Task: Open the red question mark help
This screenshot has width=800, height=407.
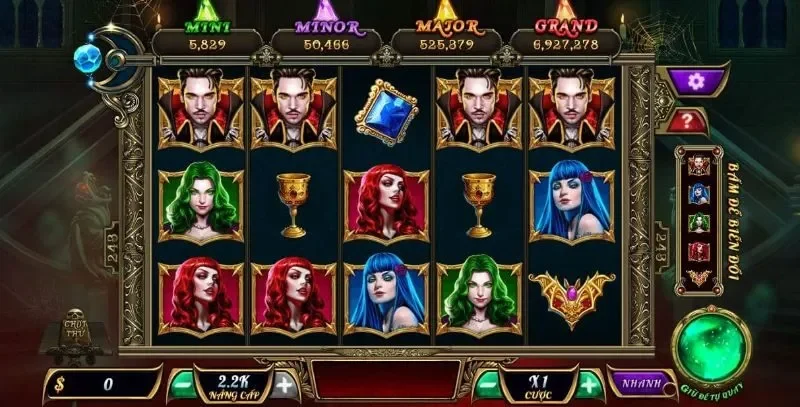Action: [x=691, y=119]
